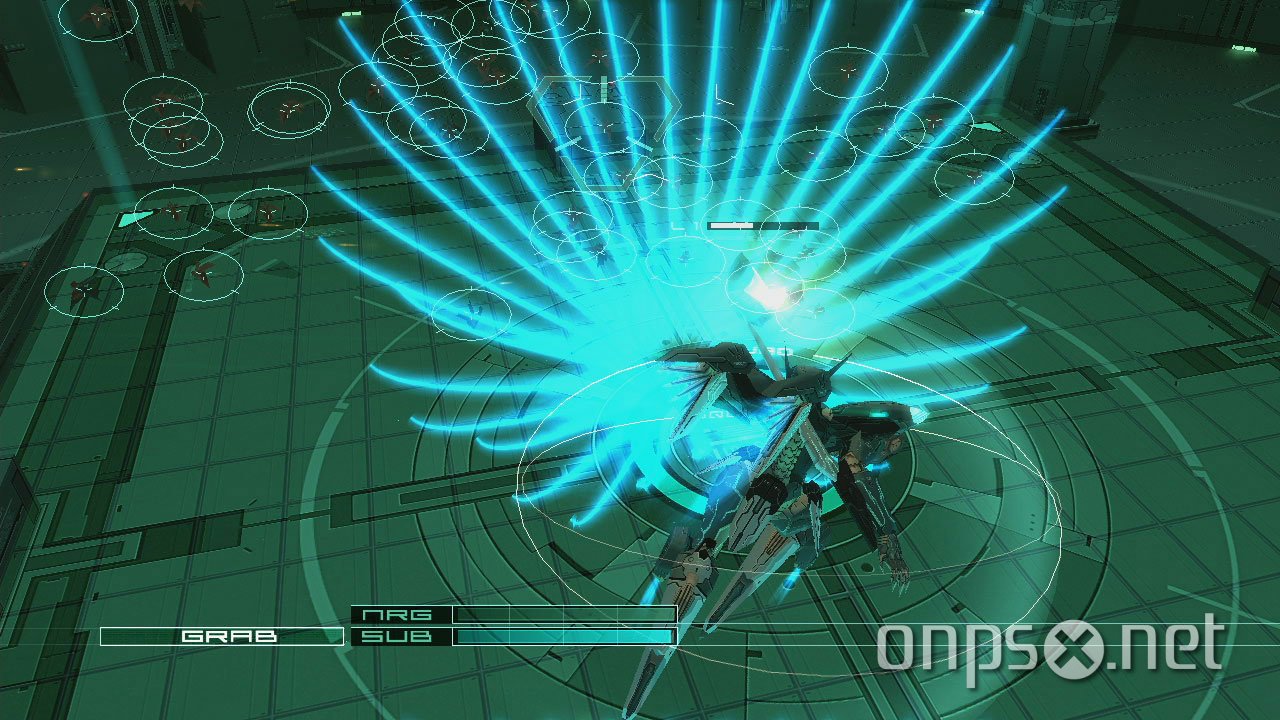
Task: Click the SUB gauge fill bar
Action: 560,635
